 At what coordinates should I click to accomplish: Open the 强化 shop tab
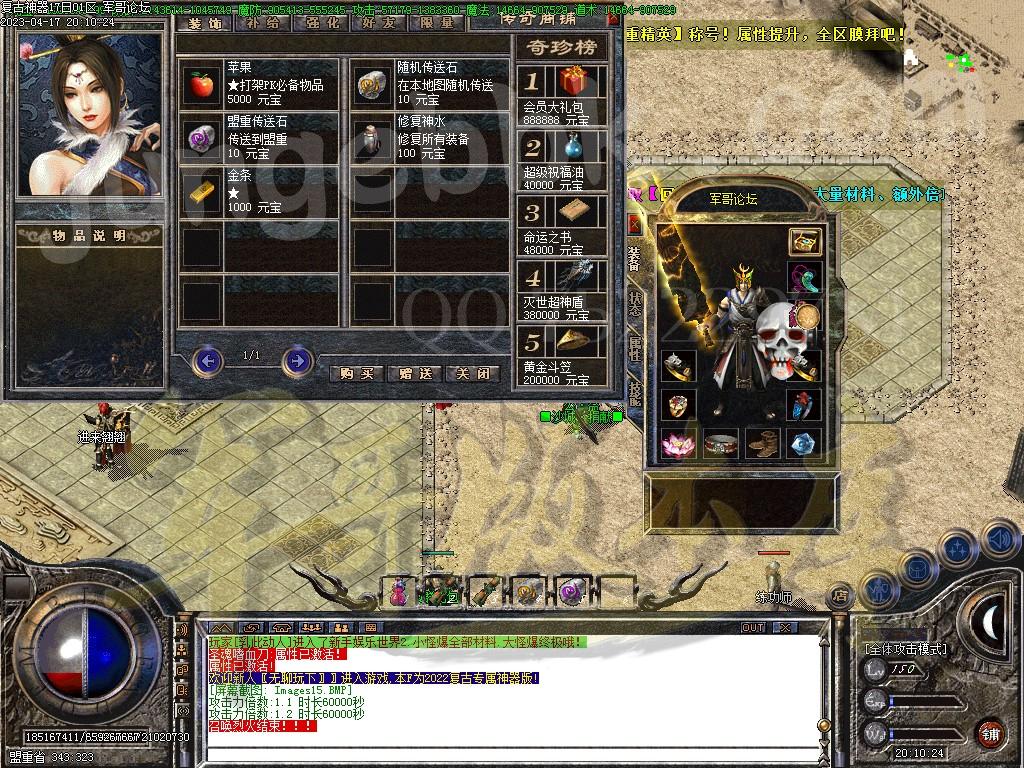tap(322, 22)
